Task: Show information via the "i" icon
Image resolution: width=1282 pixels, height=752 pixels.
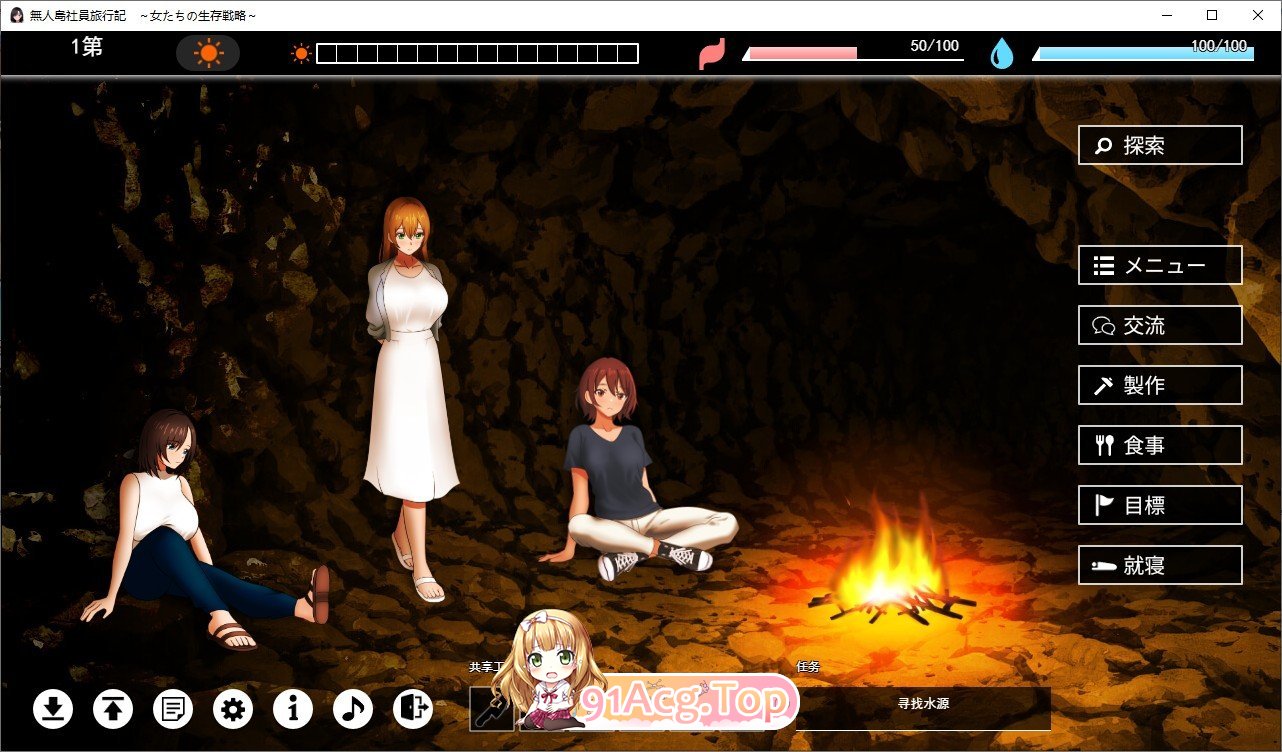Action: [293, 709]
